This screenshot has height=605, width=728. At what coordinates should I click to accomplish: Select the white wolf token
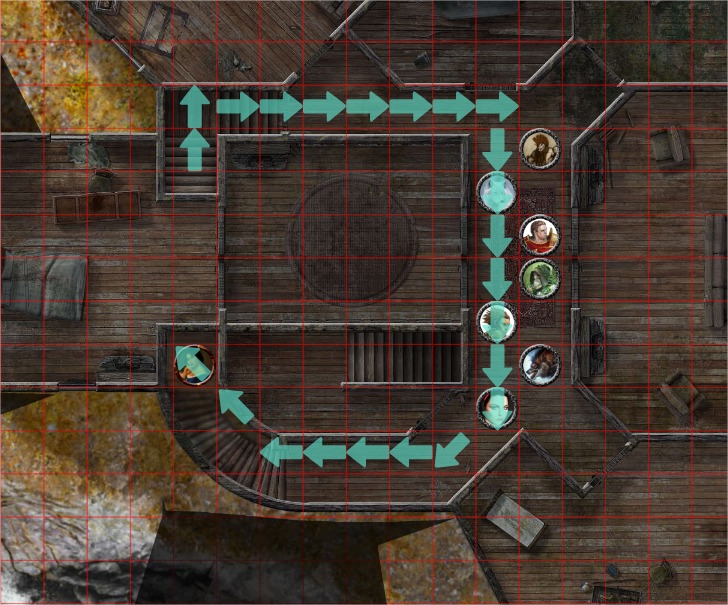click(497, 189)
